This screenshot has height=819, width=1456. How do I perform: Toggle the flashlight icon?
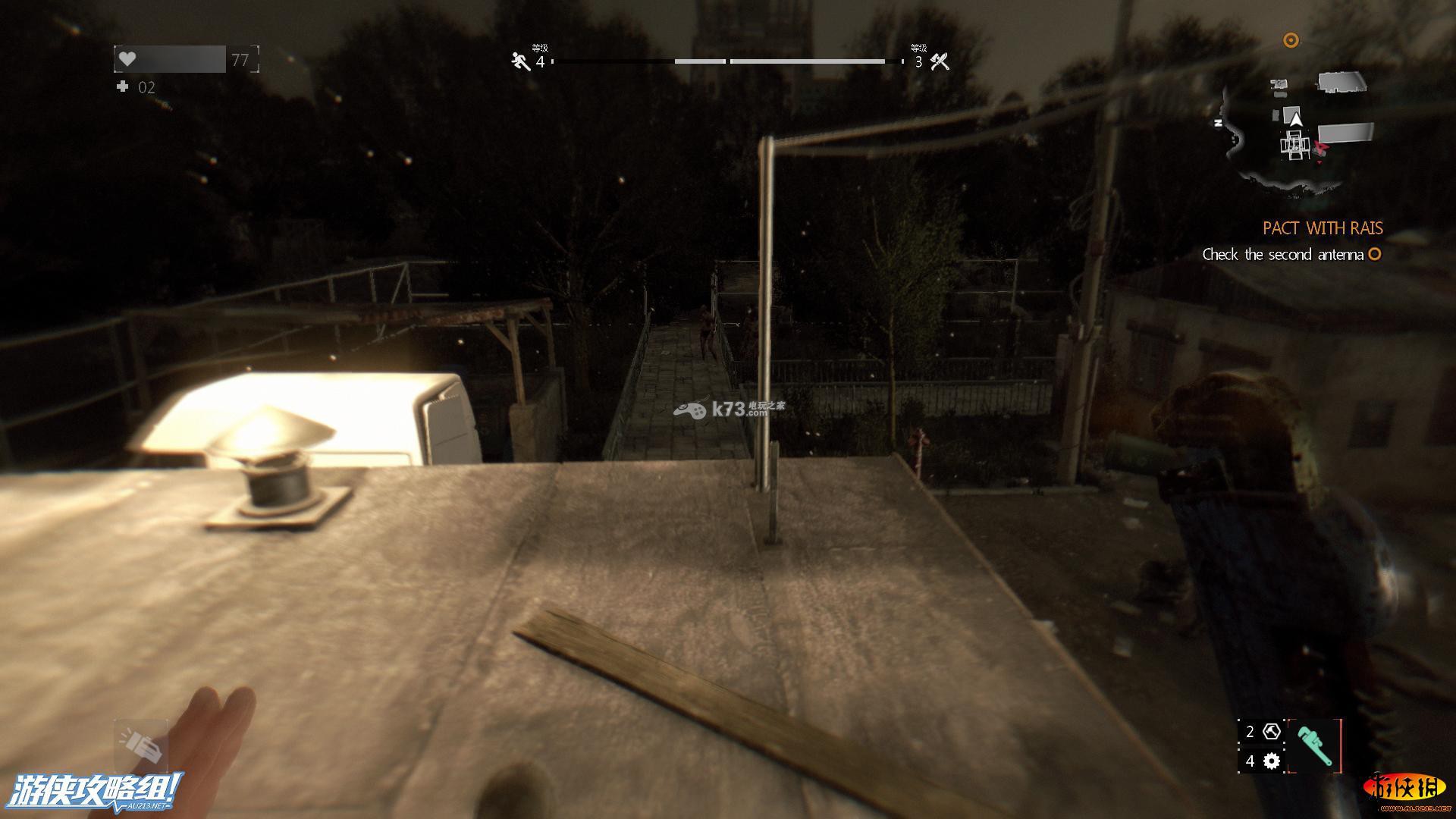[141, 746]
